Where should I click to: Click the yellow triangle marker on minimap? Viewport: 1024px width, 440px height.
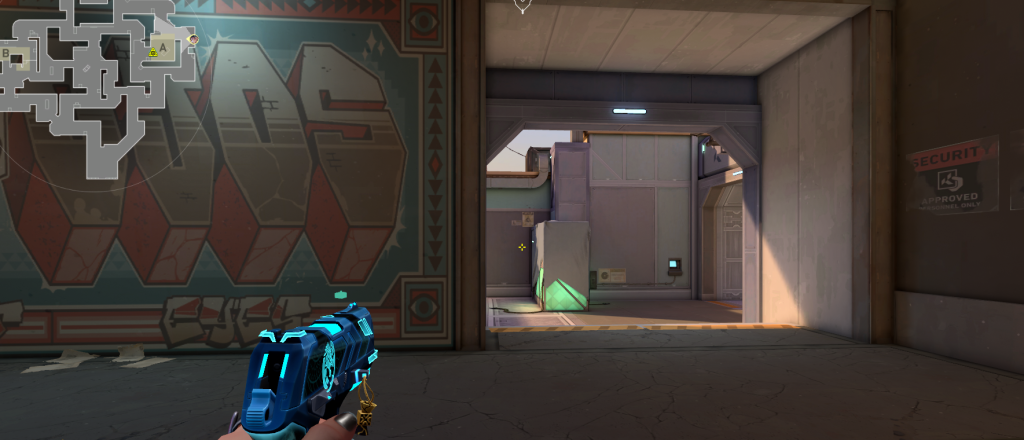153,51
